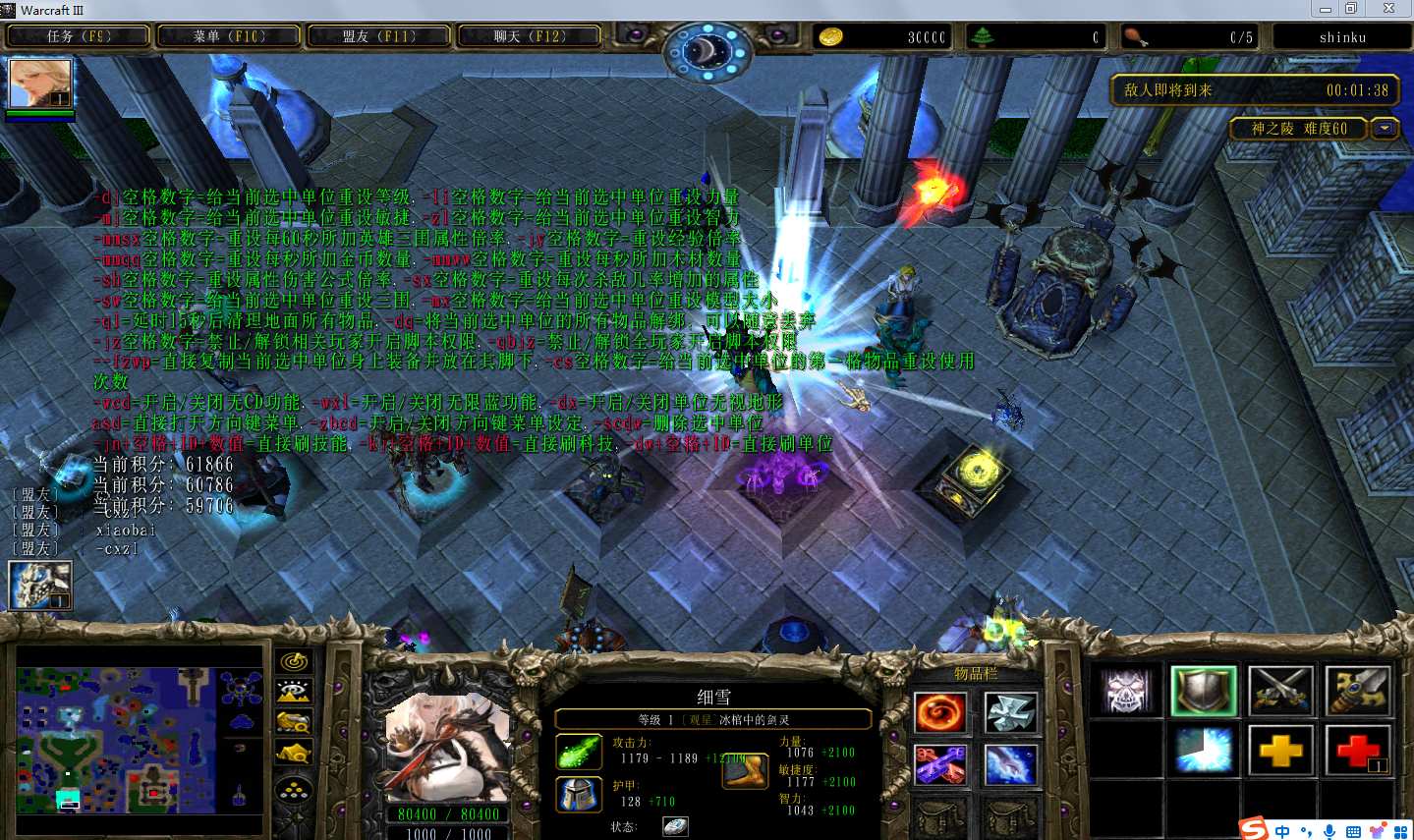Open the 盟友 (F11) allies menu
Viewport: 1414px width, 840px height.
[x=379, y=36]
